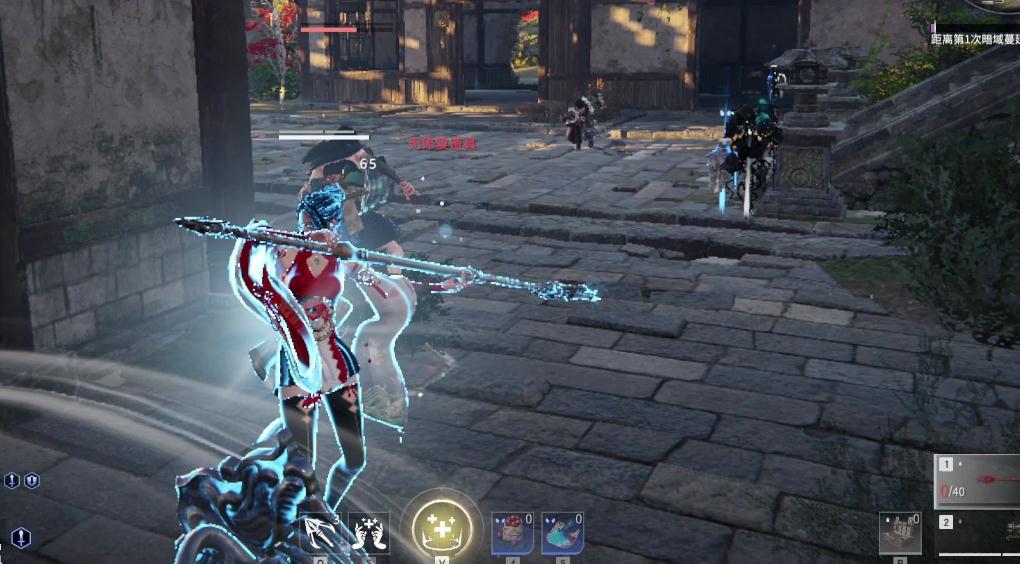Open the minimap in the corner
Screen dimensions: 1020x564
[996, 6]
